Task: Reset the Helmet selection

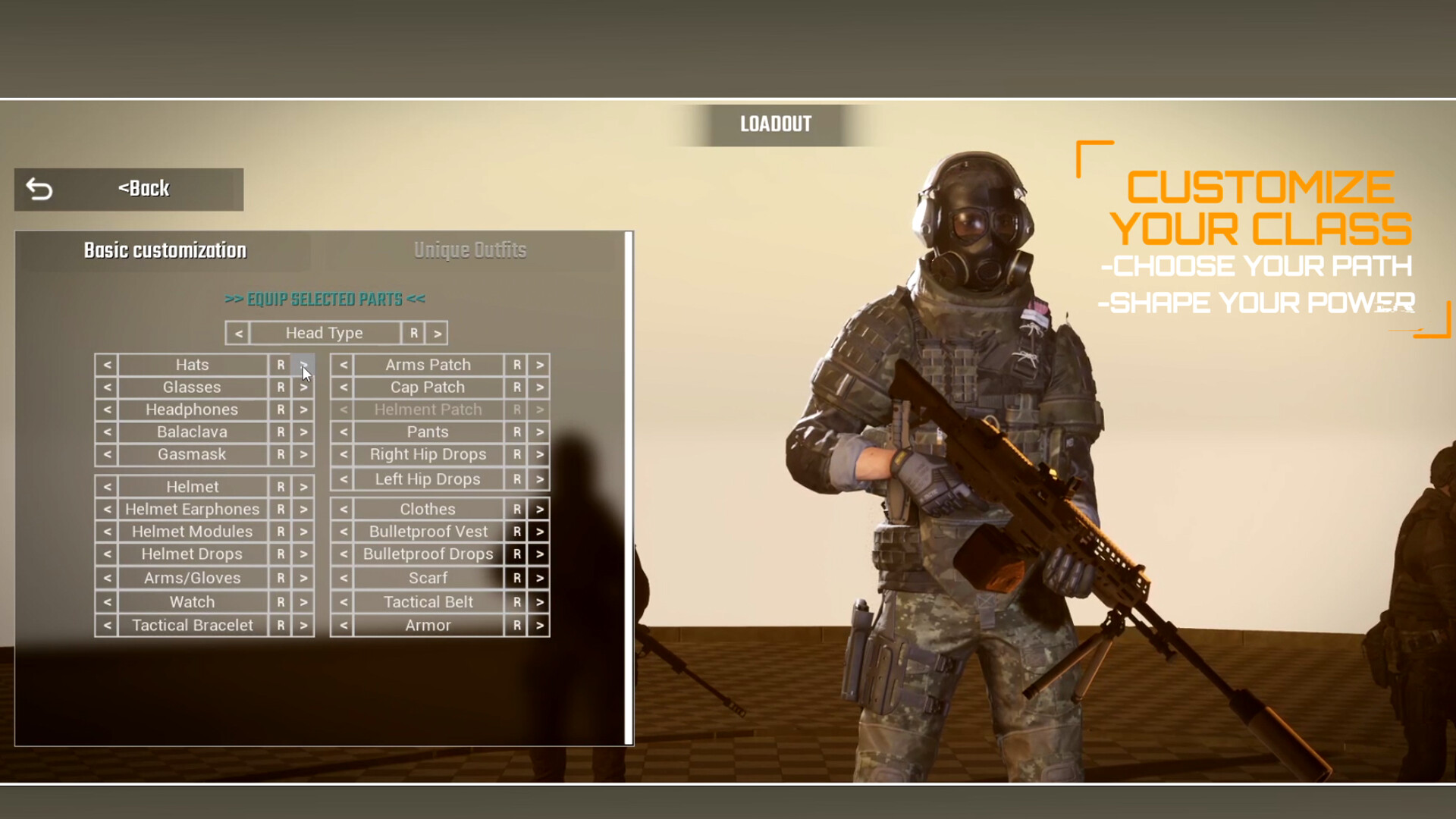Action: pos(281,486)
